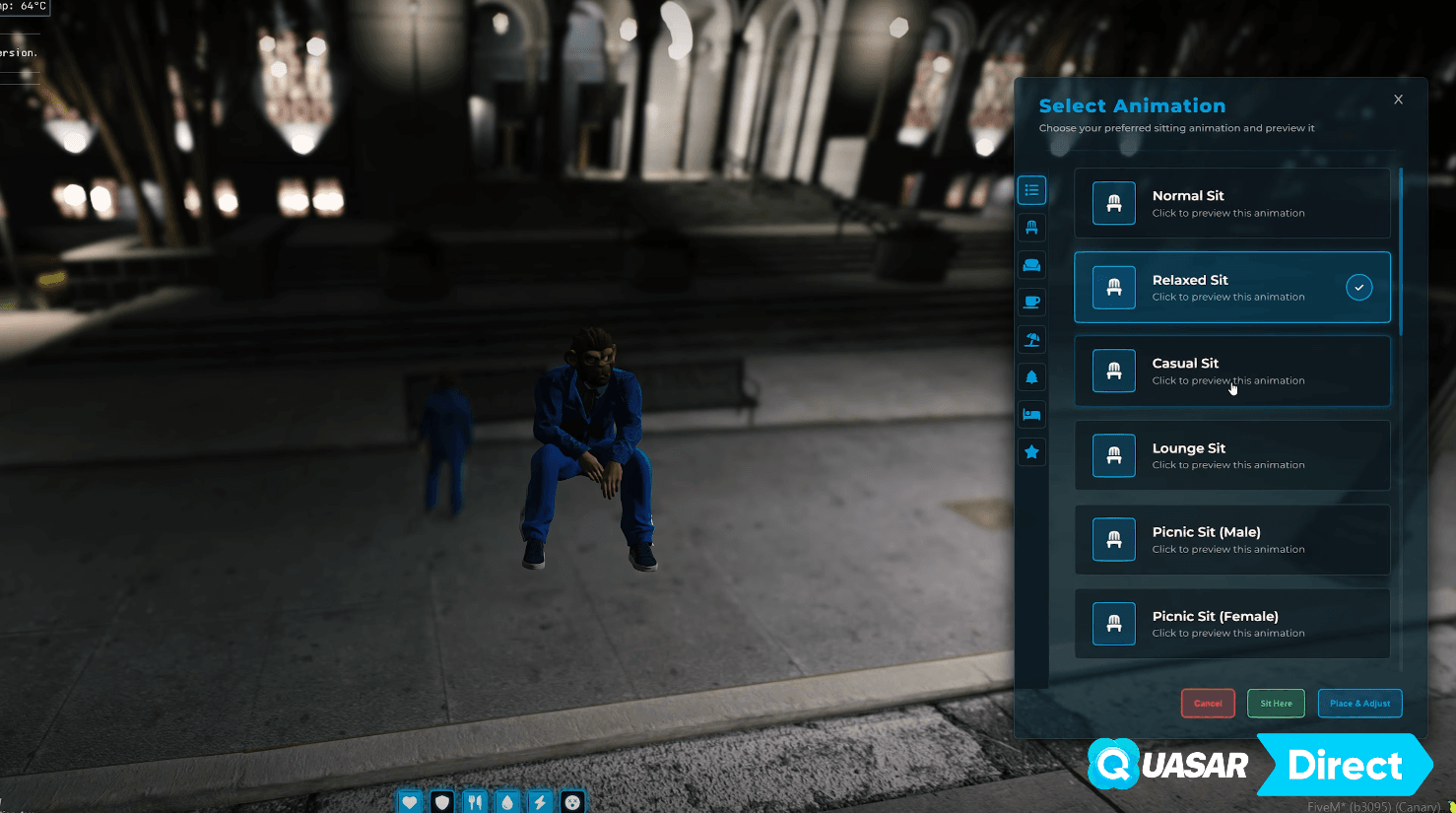The height and width of the screenshot is (813, 1456).
Task: Switch to the bed category tab
Action: [1031, 415]
